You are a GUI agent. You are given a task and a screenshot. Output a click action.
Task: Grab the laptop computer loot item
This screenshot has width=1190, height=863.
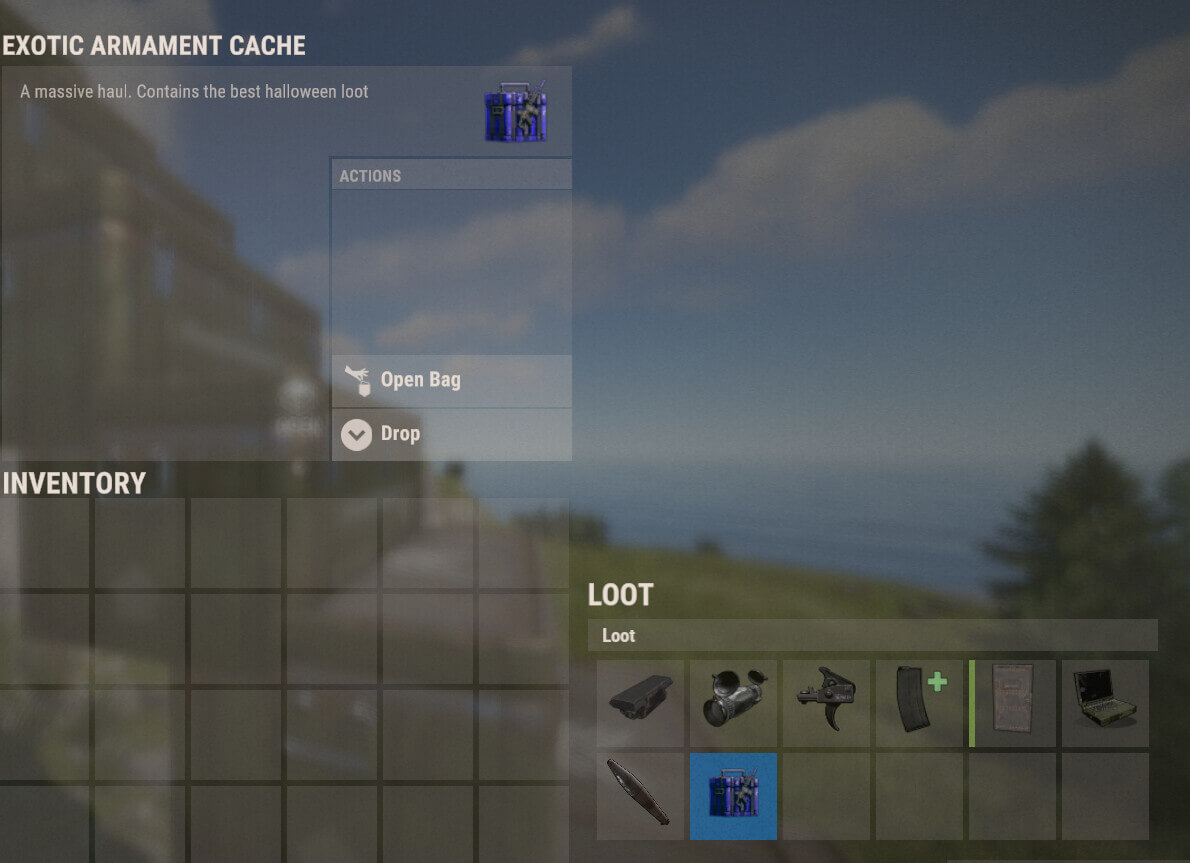pos(1105,703)
